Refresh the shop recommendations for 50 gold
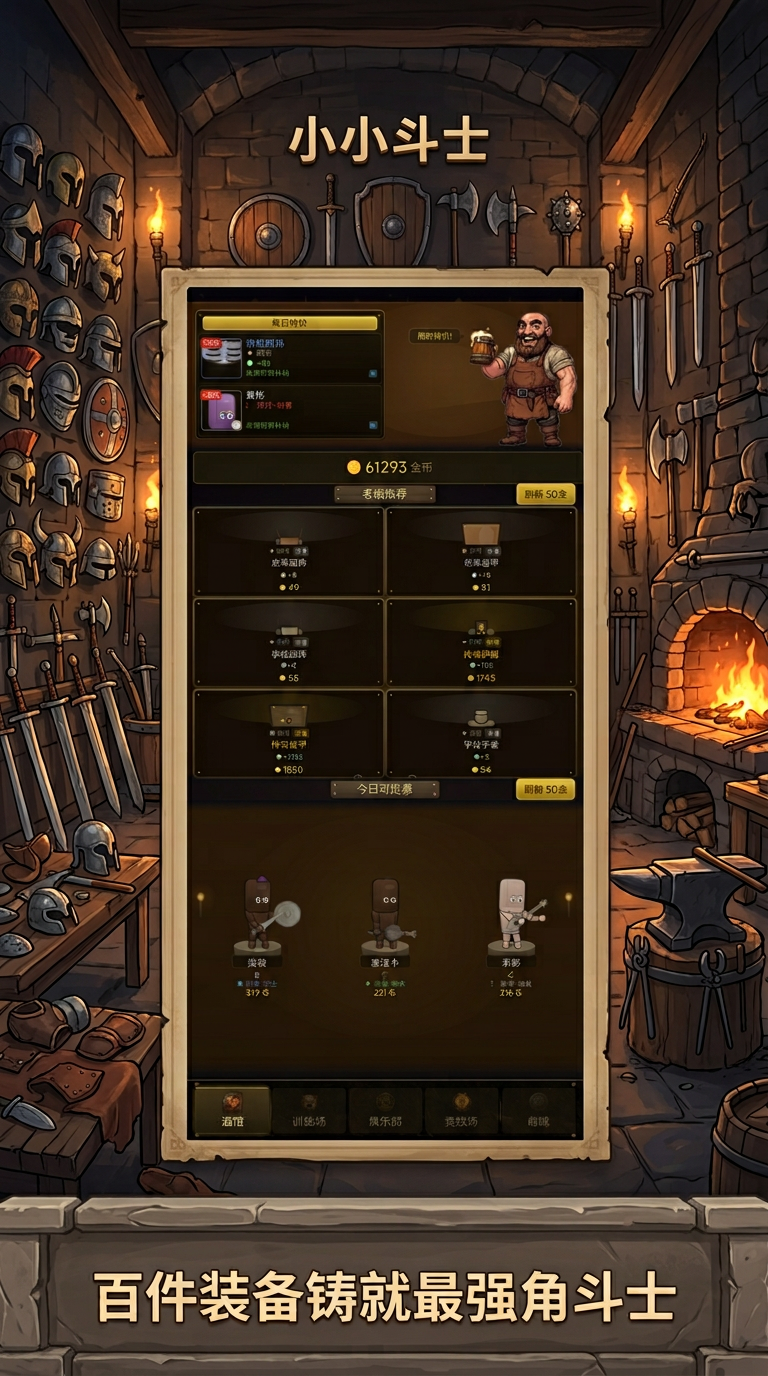768x1376 pixels. 545,494
